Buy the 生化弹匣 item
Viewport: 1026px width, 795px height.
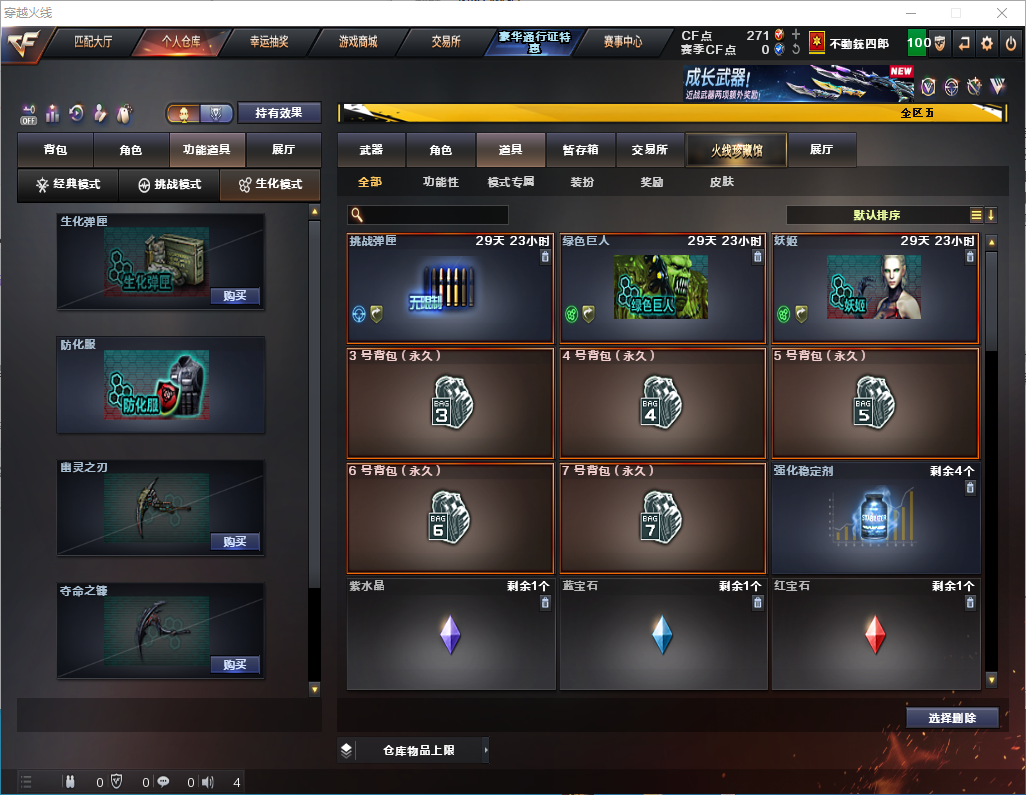click(x=235, y=296)
